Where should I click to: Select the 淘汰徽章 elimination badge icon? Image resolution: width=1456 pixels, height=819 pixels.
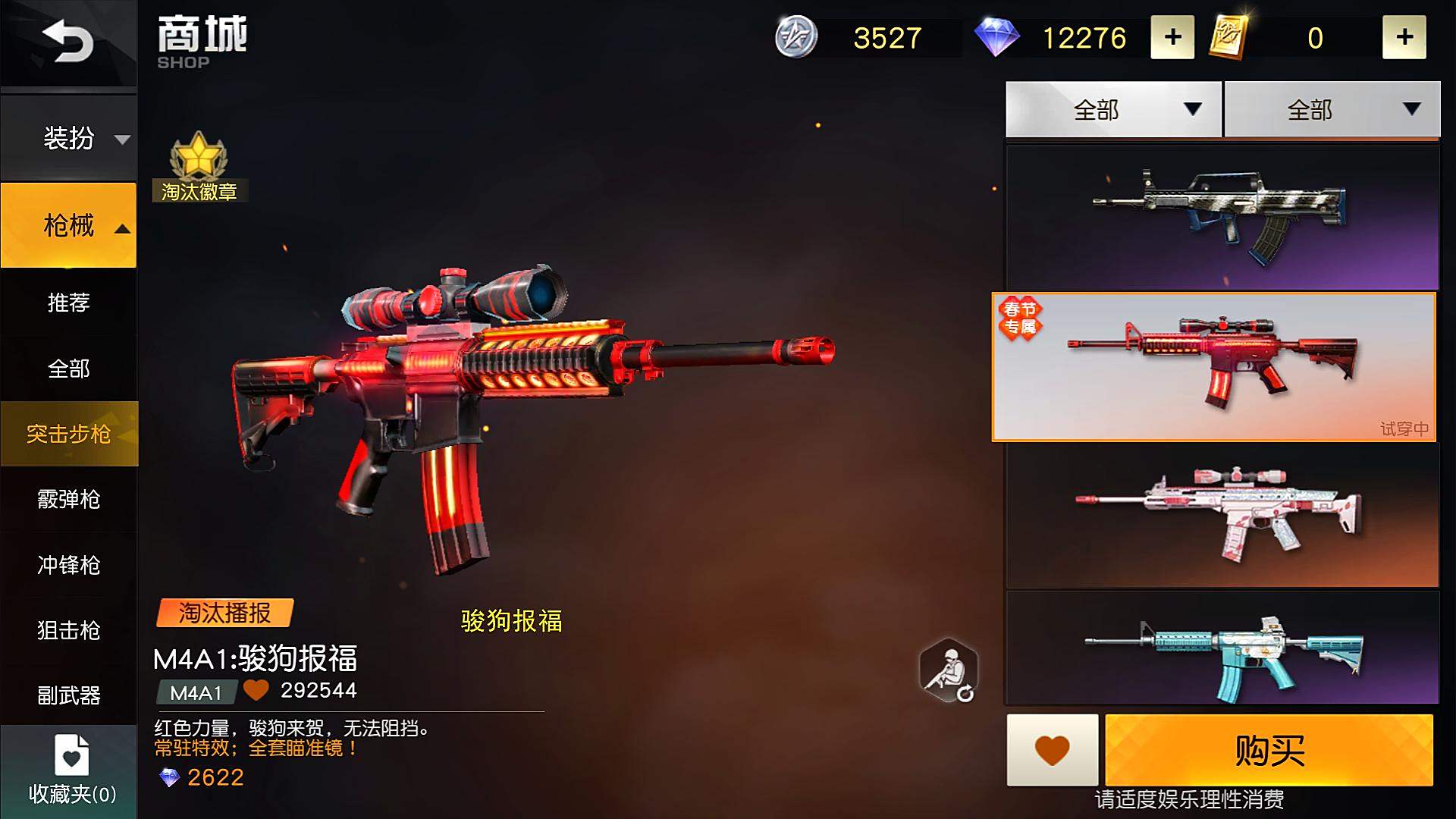(199, 168)
